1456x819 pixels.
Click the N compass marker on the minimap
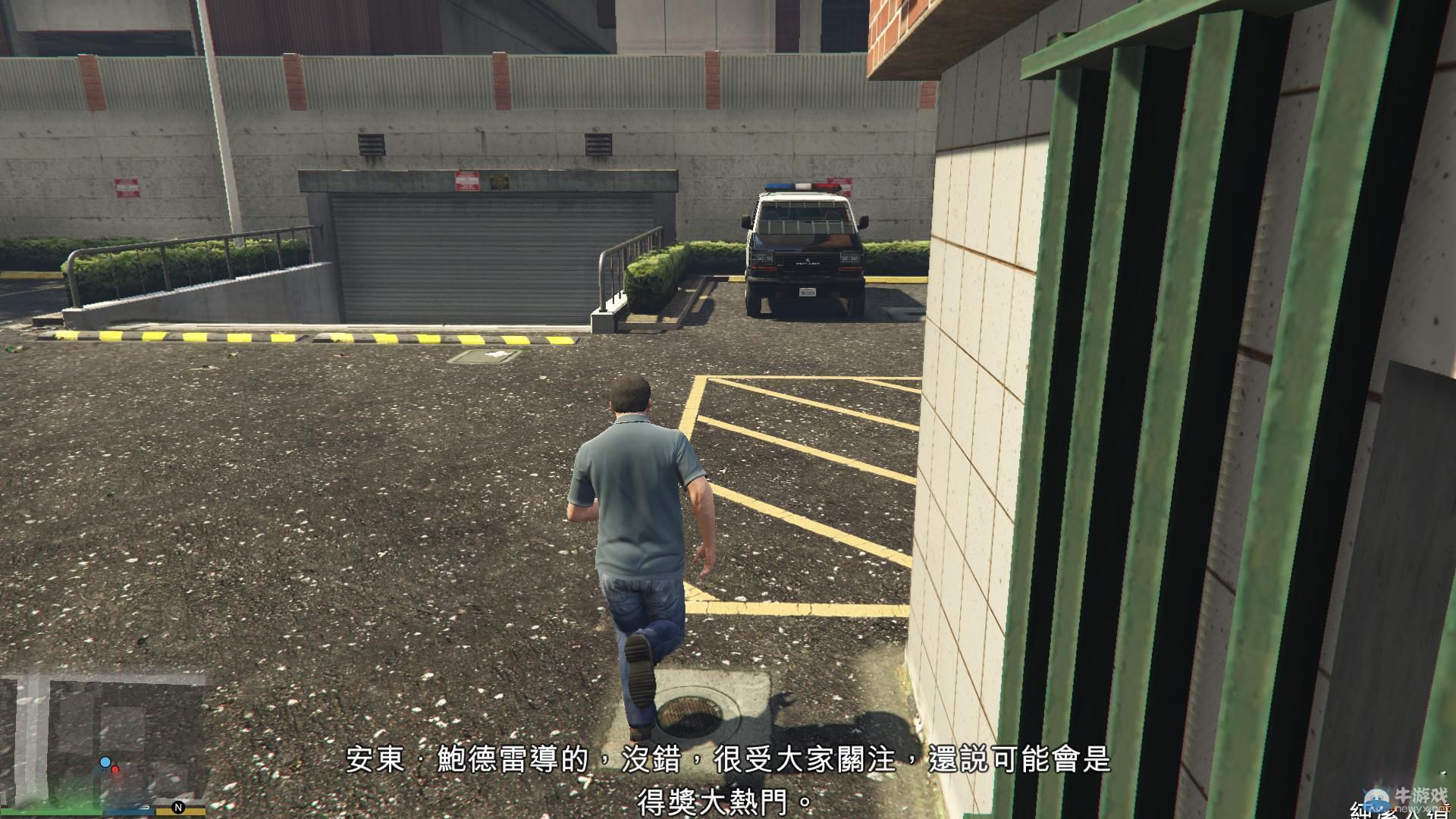179,808
